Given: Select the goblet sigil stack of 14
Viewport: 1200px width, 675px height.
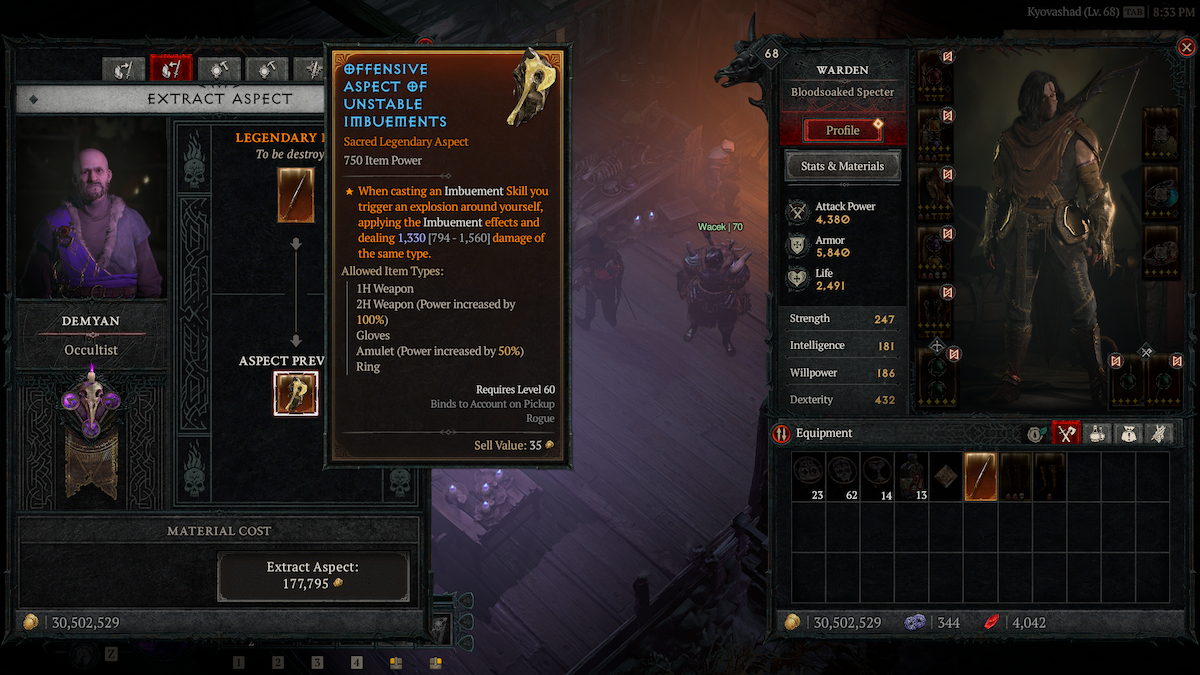Looking at the screenshot, I should click(x=877, y=477).
